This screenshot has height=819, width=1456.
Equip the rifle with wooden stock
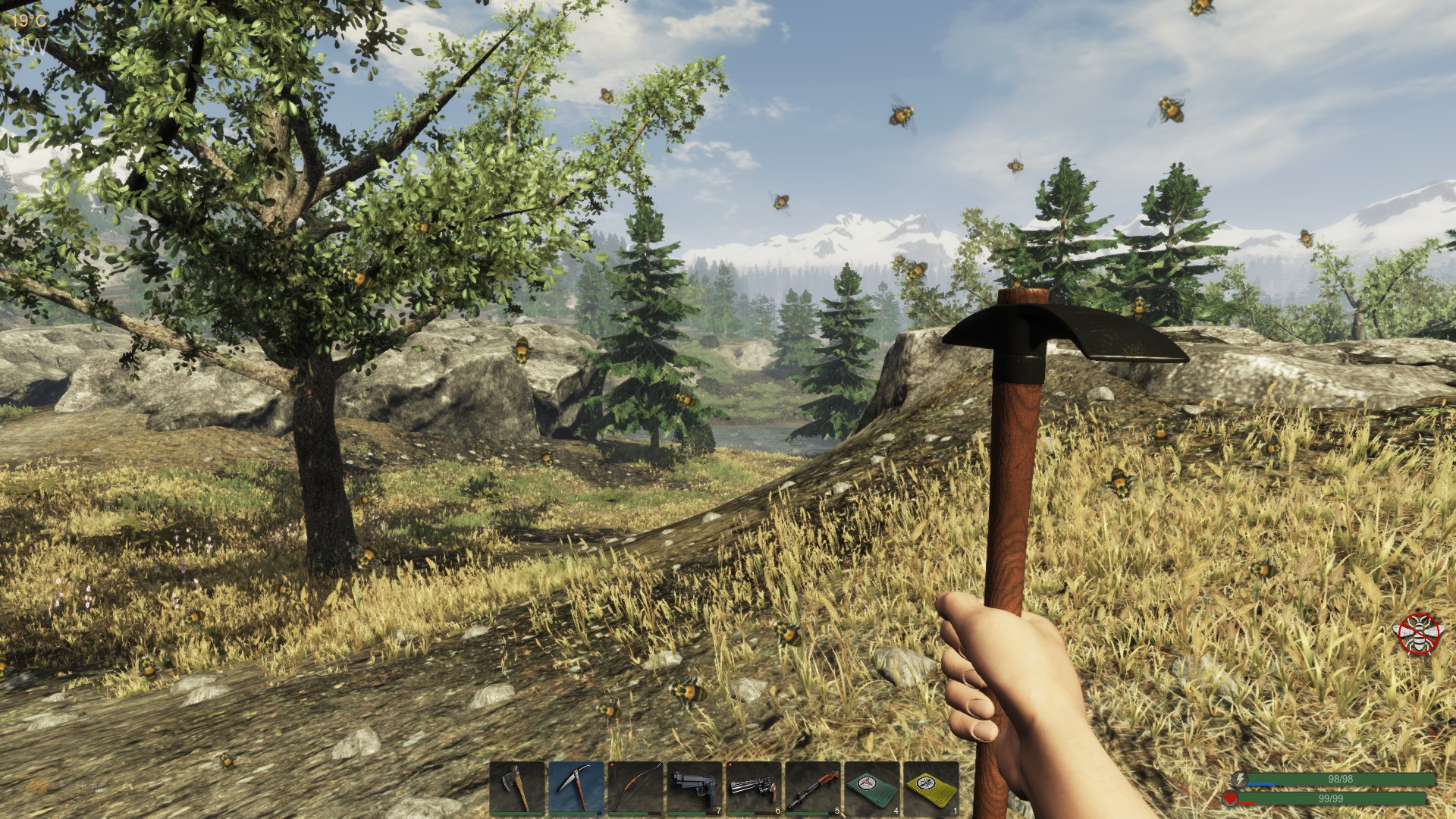tap(813, 788)
